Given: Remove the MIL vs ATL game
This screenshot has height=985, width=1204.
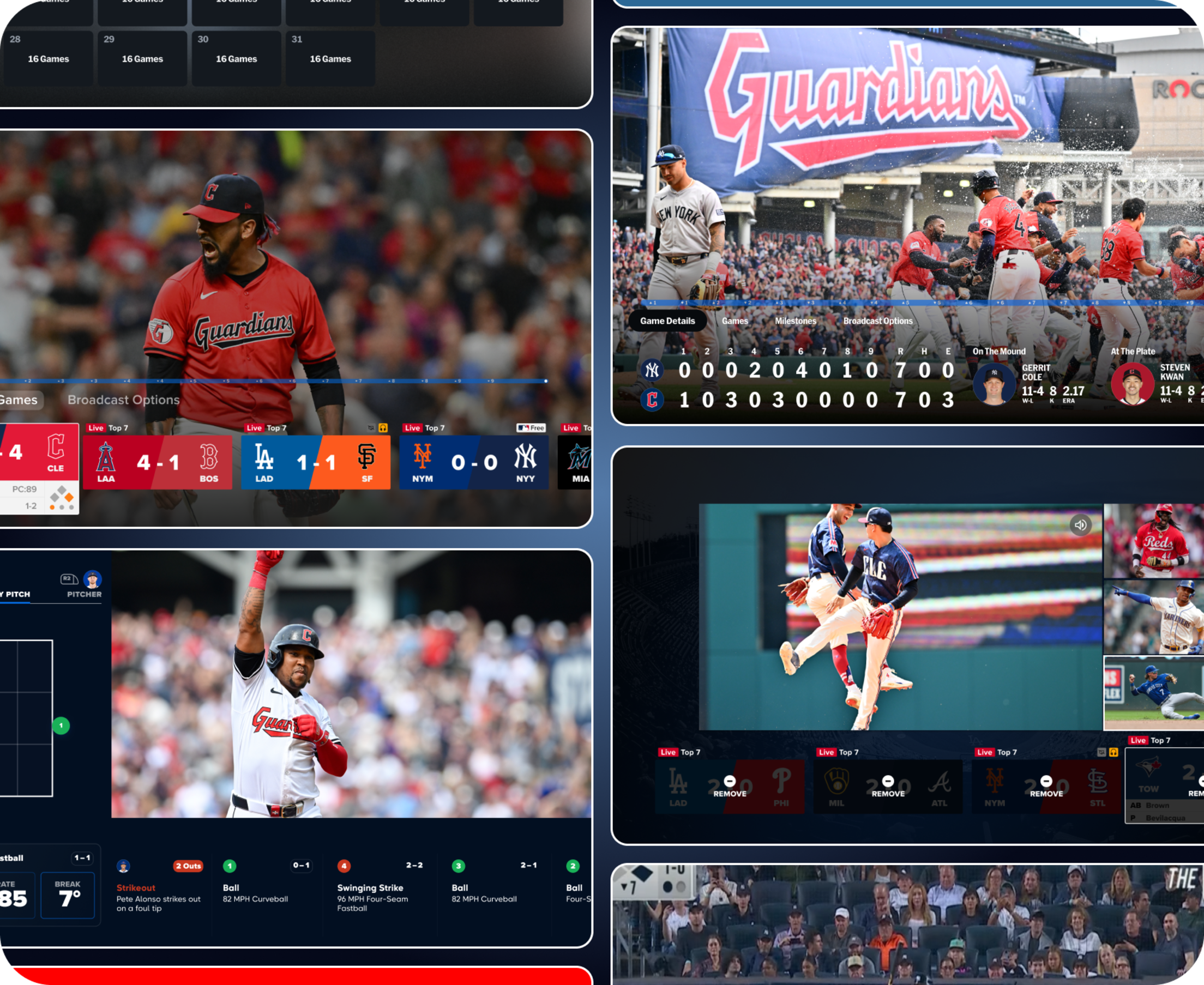Looking at the screenshot, I should (888, 786).
